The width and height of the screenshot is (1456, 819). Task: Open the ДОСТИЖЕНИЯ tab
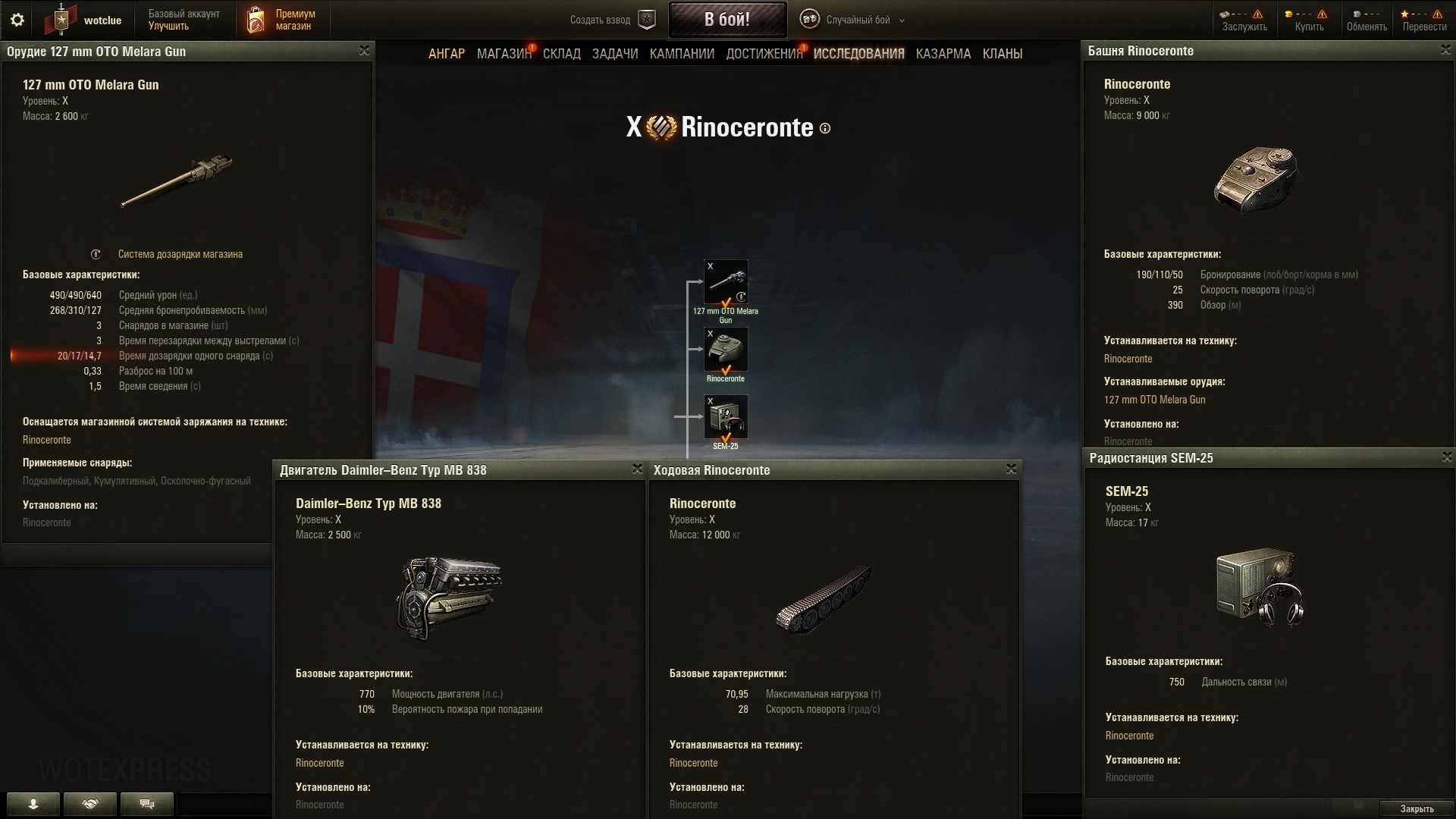point(764,54)
